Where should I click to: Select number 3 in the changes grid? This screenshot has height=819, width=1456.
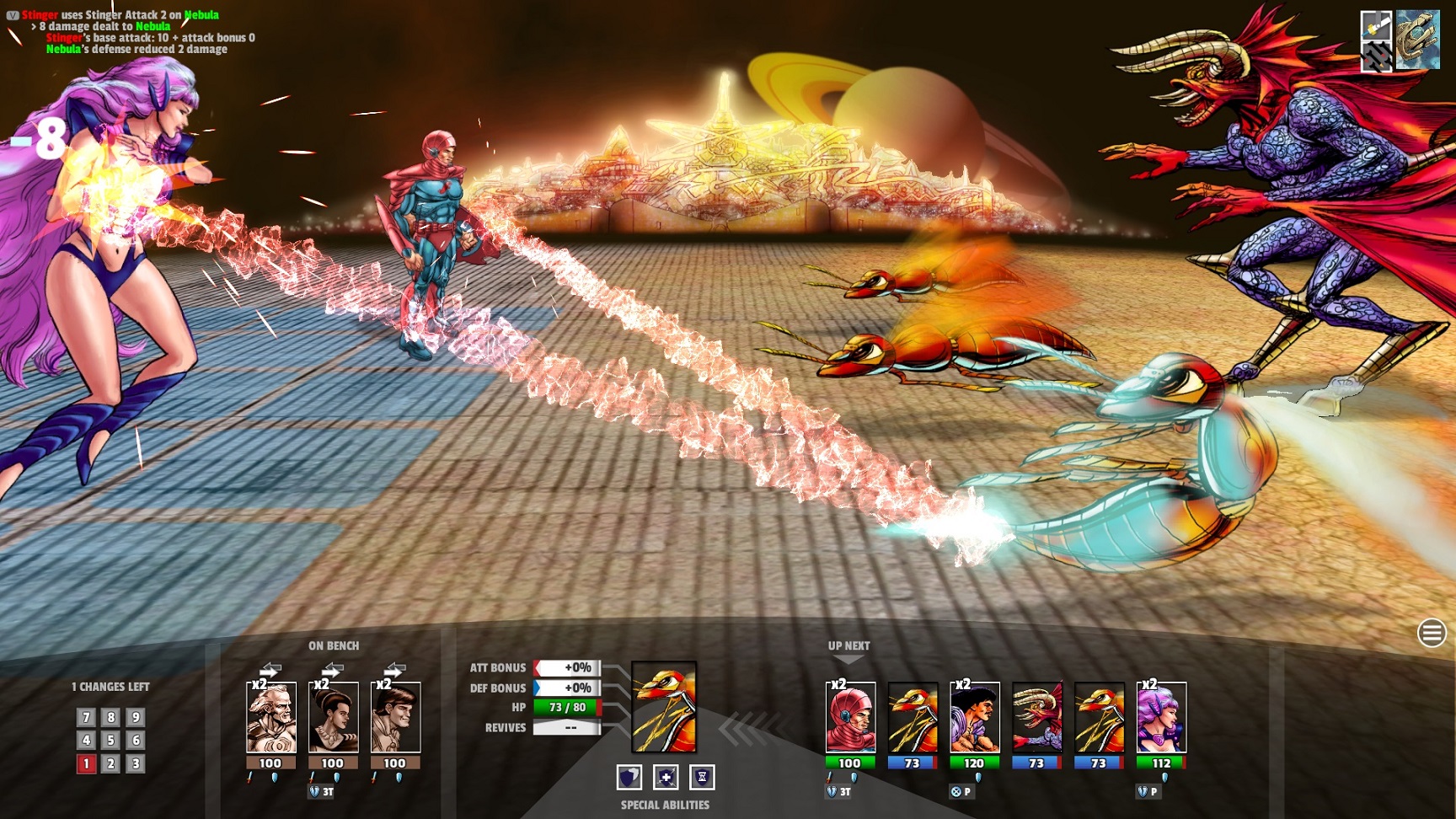[x=135, y=763]
